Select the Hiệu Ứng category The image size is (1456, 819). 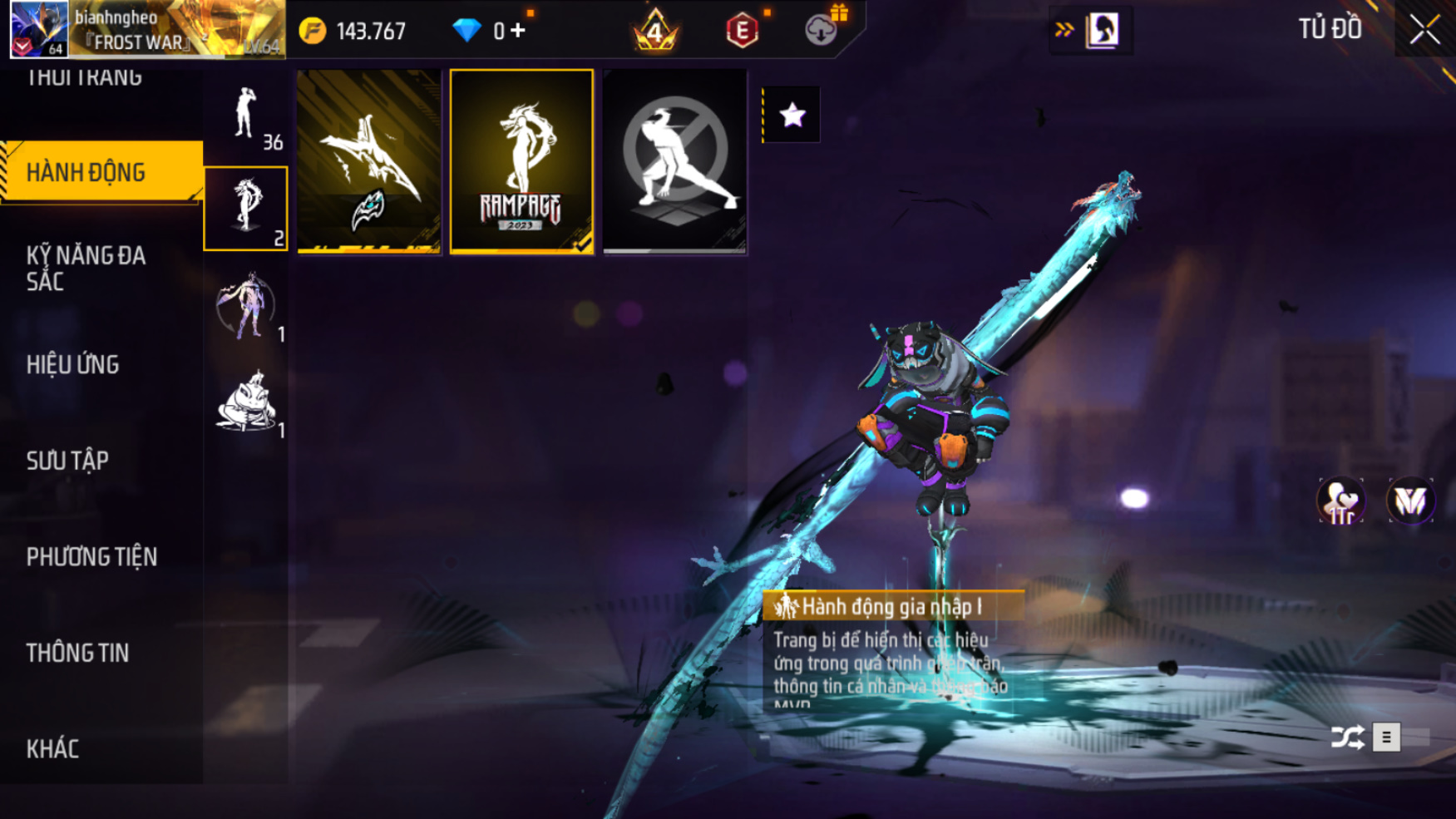point(73,364)
